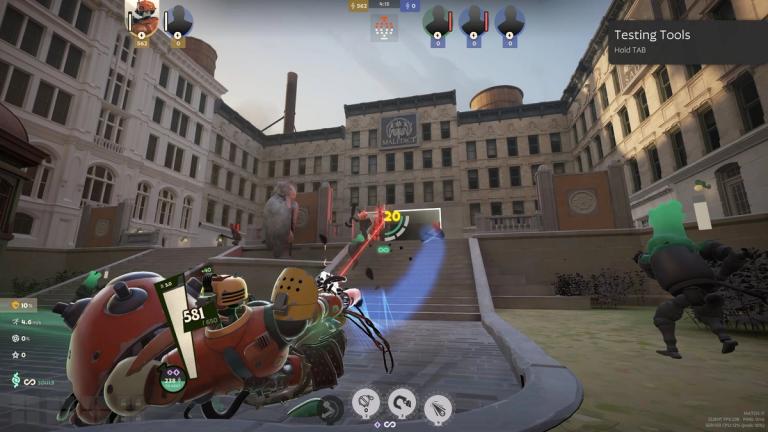Open the Testing Tools panel

[687, 42]
